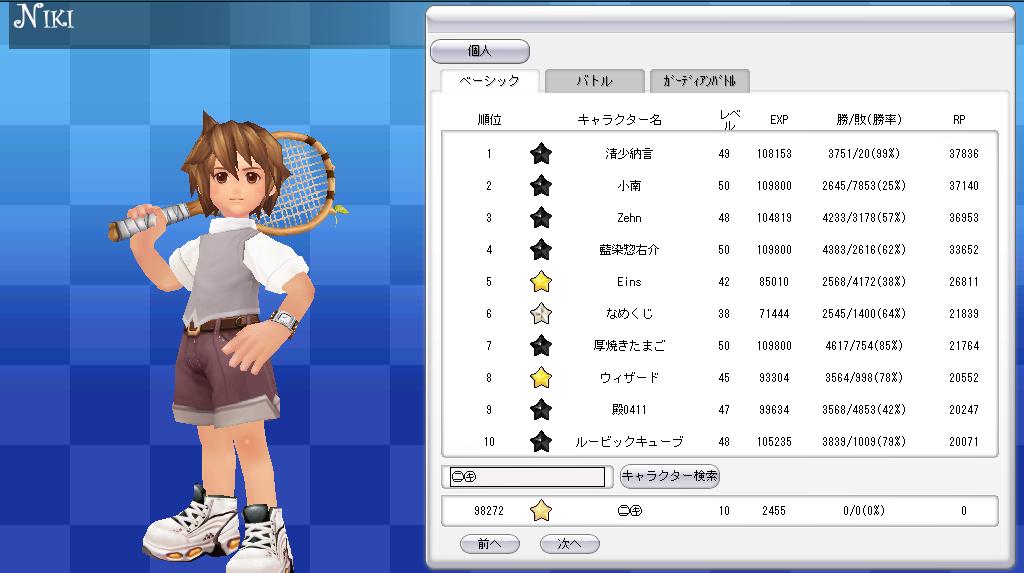Screen dimensions: 1024x573
Task: Click the Eins ranking row
Action: point(629,282)
